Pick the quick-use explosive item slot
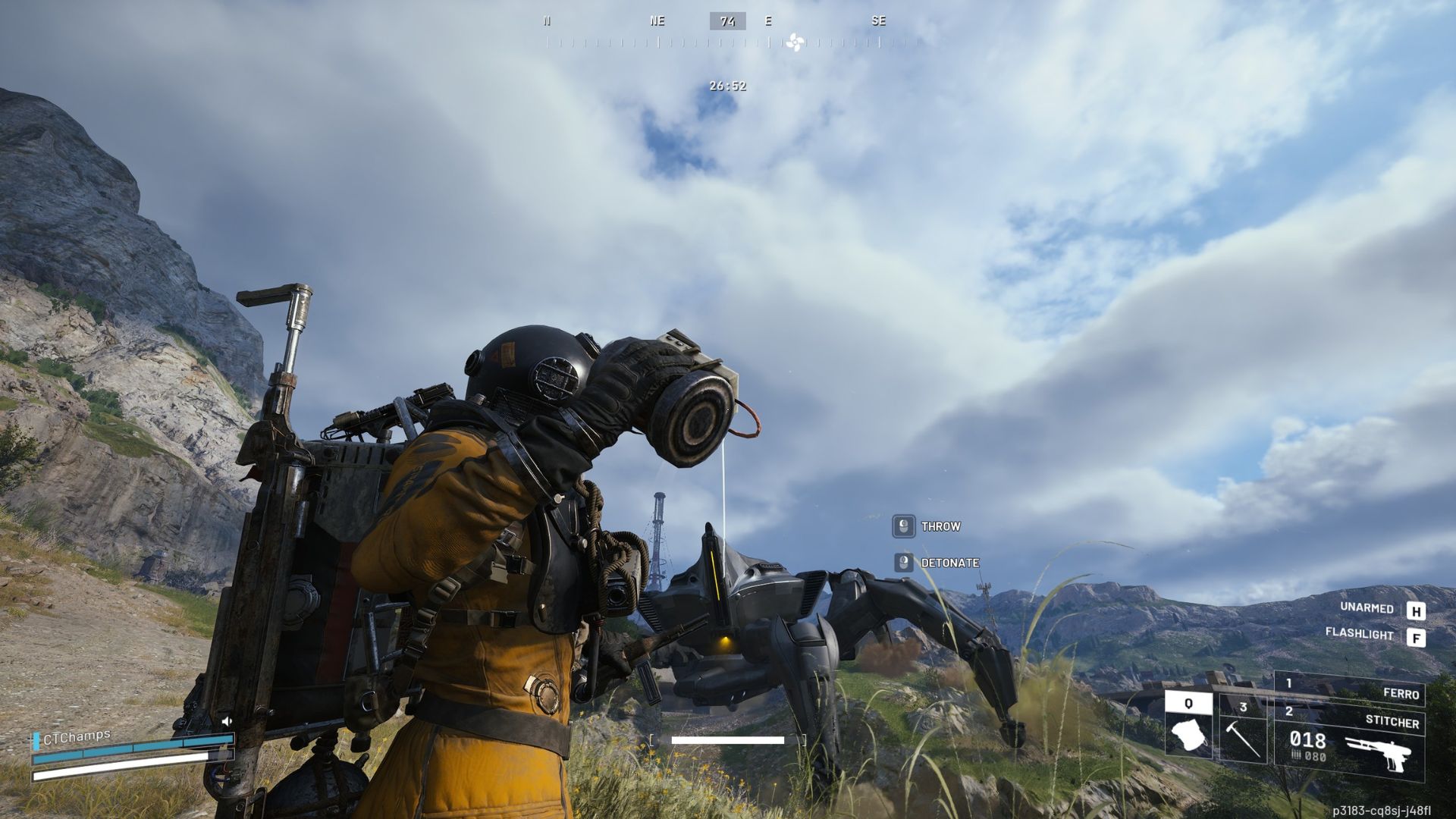1456x819 pixels. pos(1188,726)
